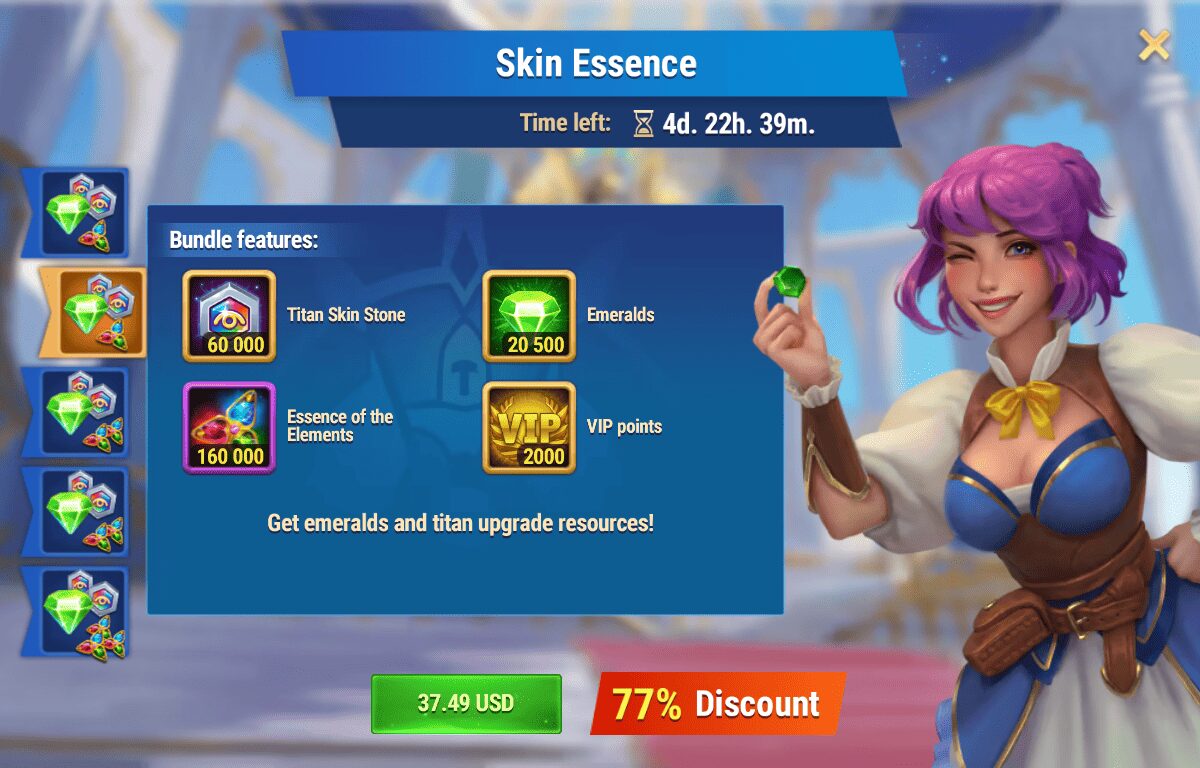
Task: Check the VIP points reward icon
Action: (529, 427)
